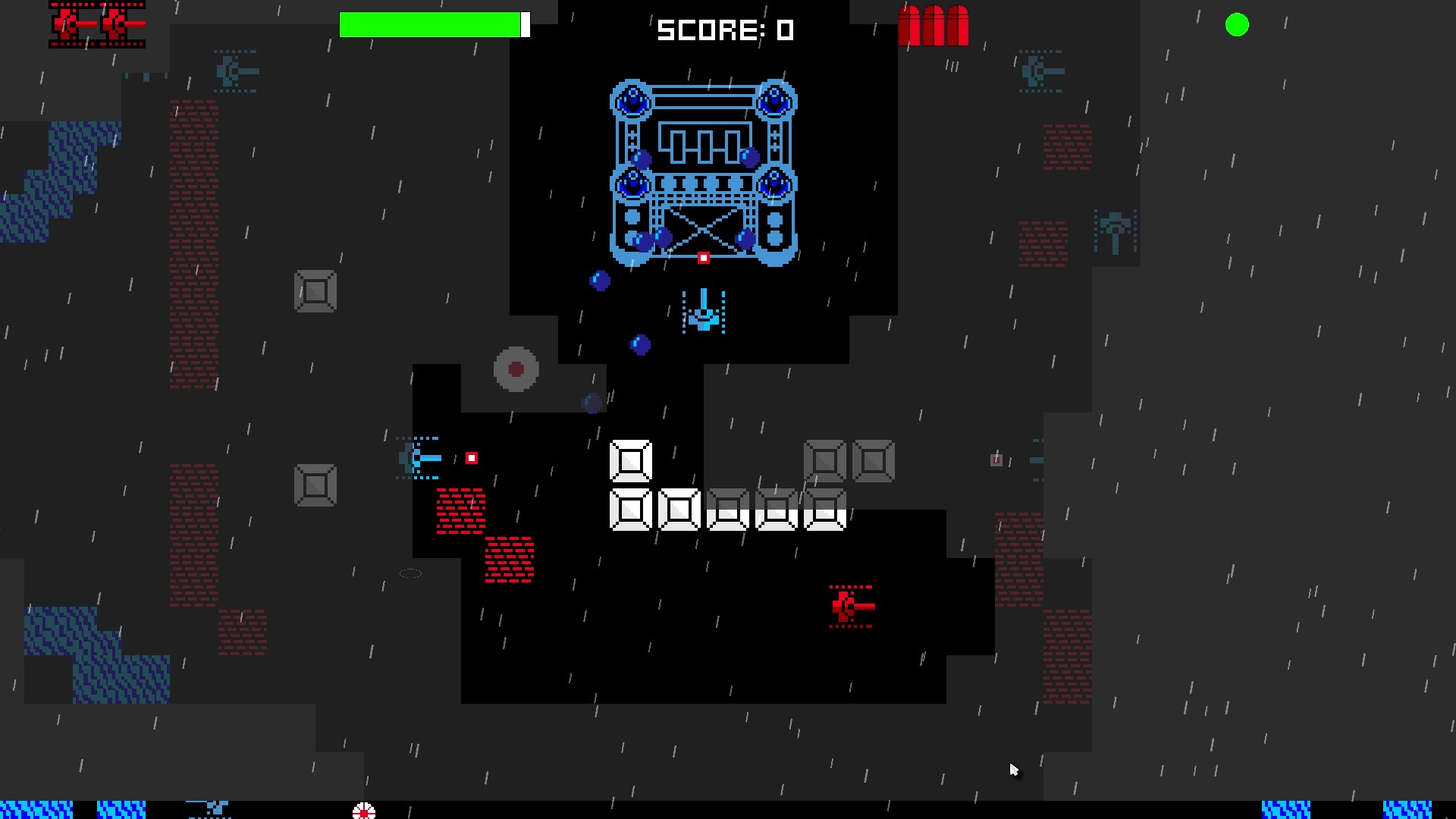Click the red target marker under the boss
Screen dimensions: 1456x819
(x=702, y=258)
